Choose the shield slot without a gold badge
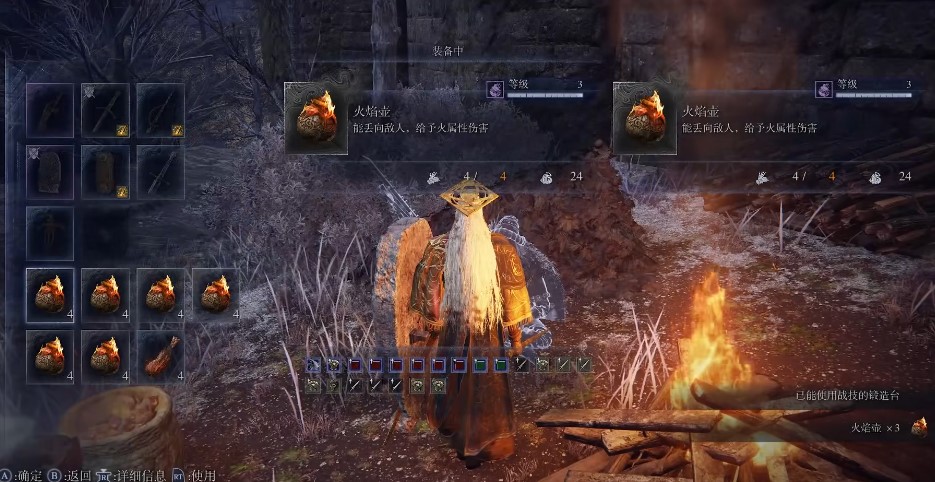935x482 pixels. tap(50, 171)
